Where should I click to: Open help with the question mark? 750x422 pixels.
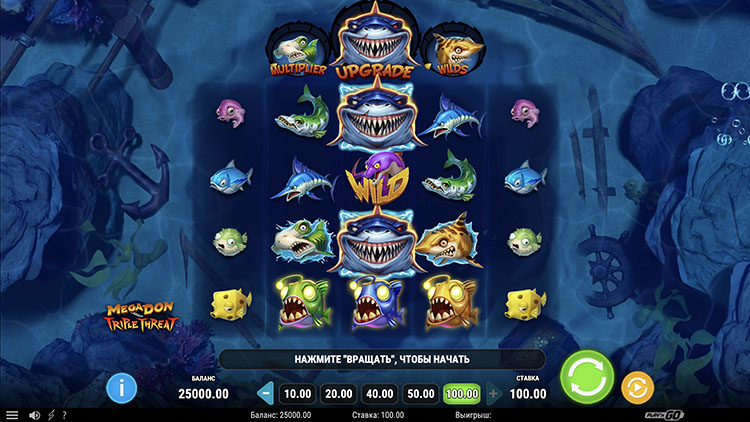click(64, 415)
